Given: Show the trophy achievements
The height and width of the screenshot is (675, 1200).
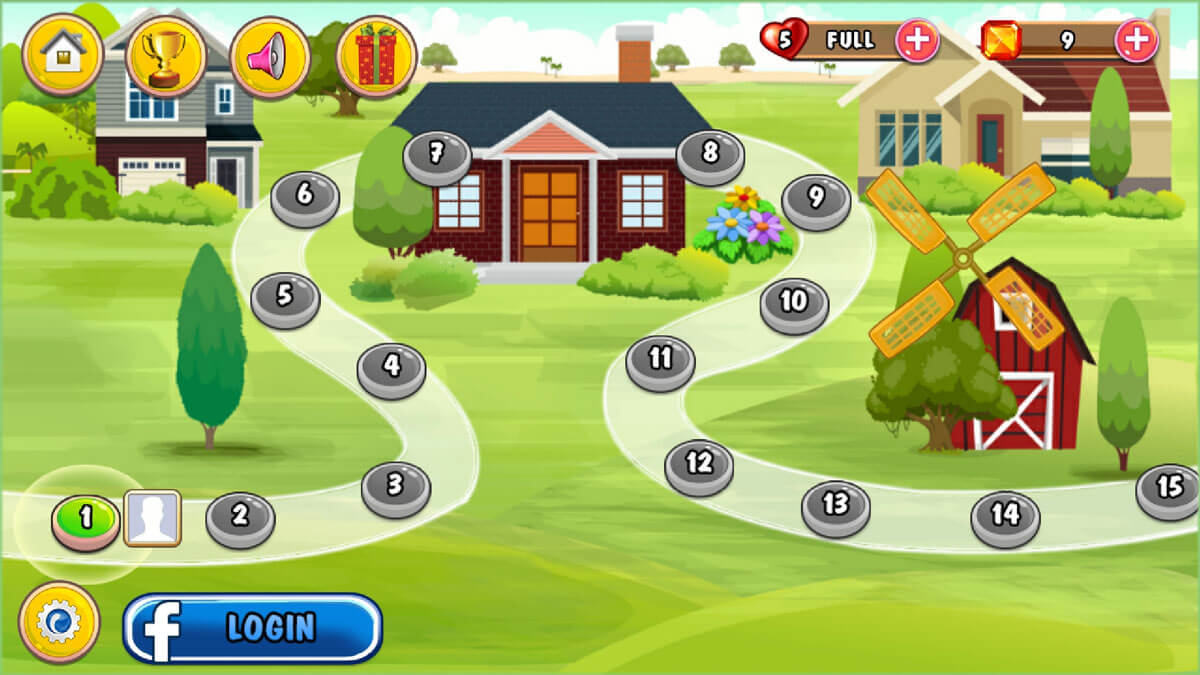Looking at the screenshot, I should [x=166, y=54].
